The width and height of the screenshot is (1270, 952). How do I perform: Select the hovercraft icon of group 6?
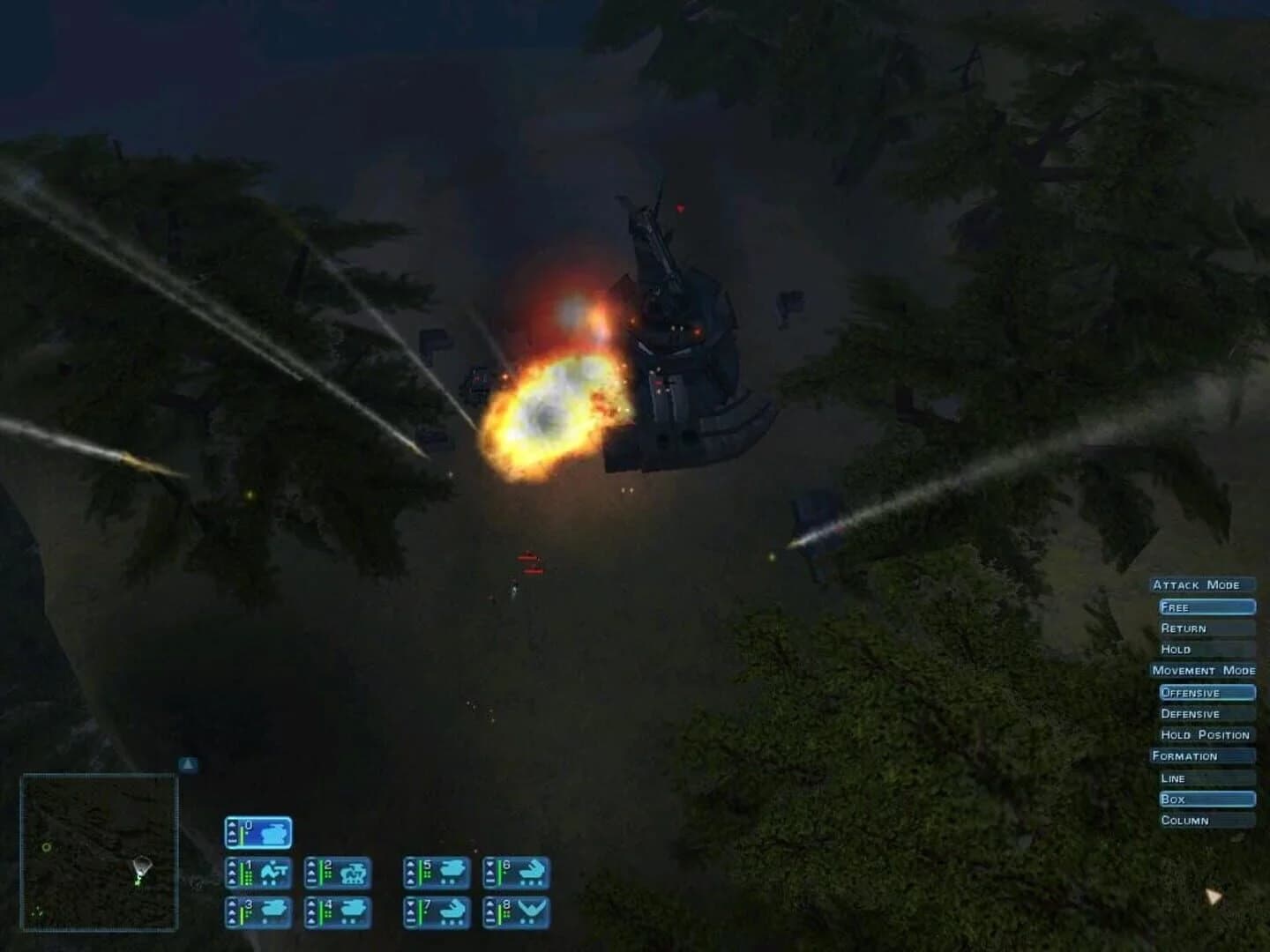[x=529, y=870]
